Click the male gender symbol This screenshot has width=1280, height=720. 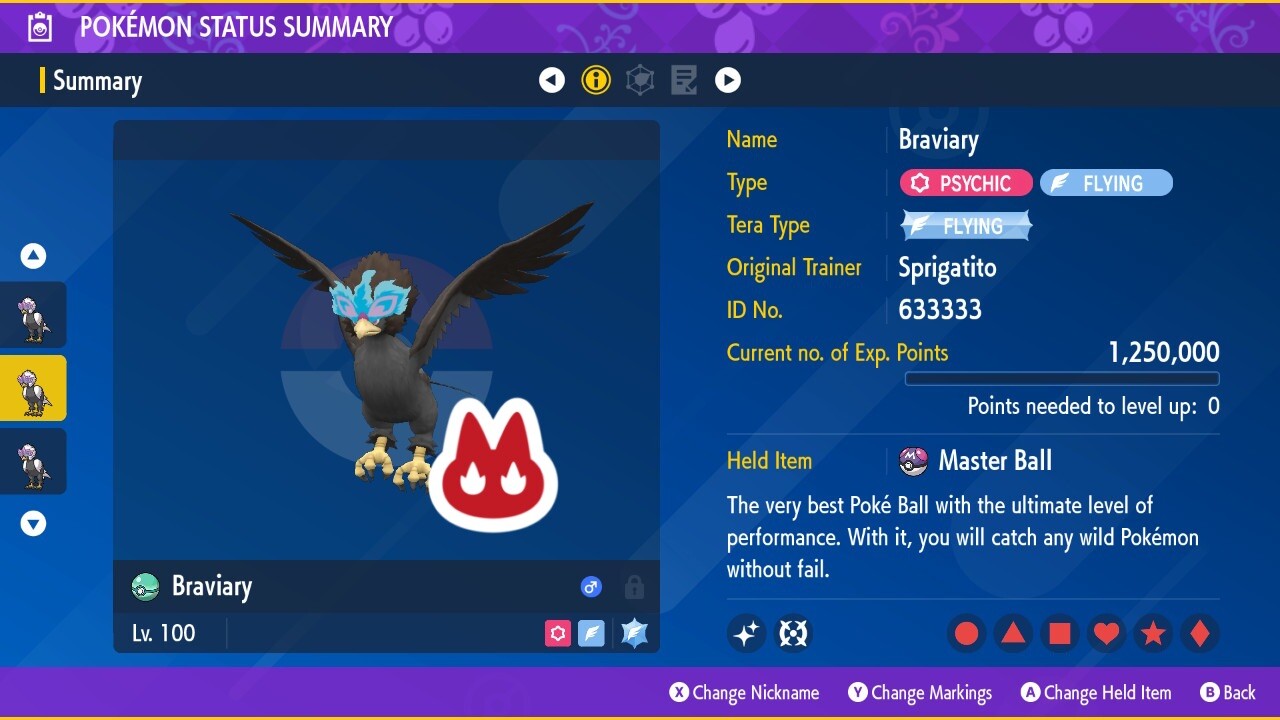(591, 587)
